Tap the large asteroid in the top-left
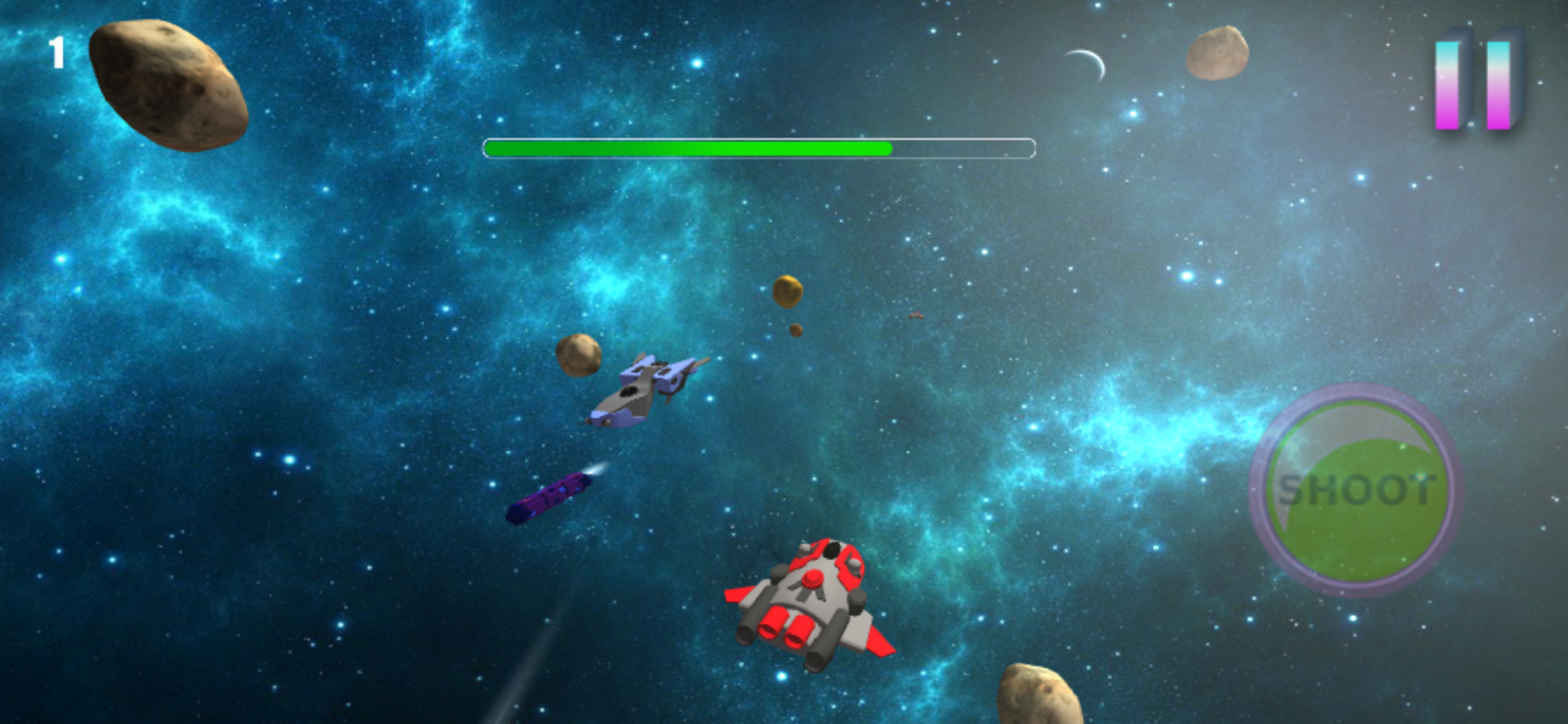Screen dimensions: 1568x724 click(166, 83)
